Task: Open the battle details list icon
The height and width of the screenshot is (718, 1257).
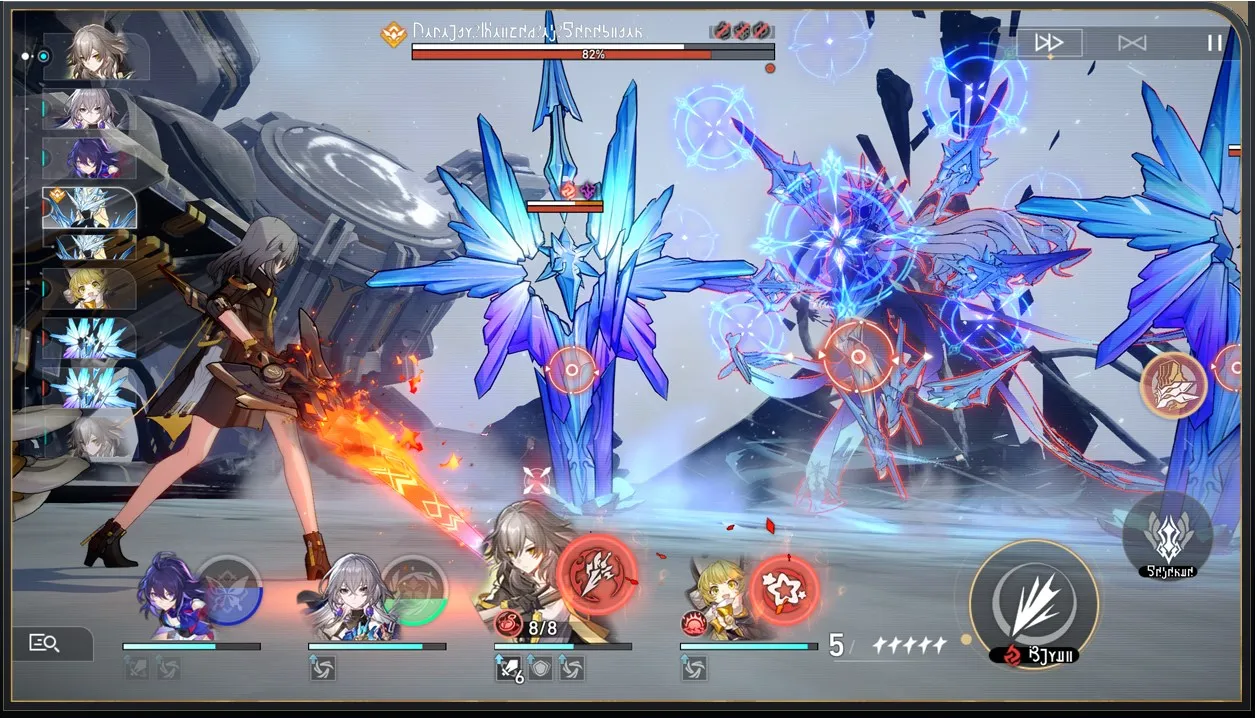Action: tap(45, 643)
